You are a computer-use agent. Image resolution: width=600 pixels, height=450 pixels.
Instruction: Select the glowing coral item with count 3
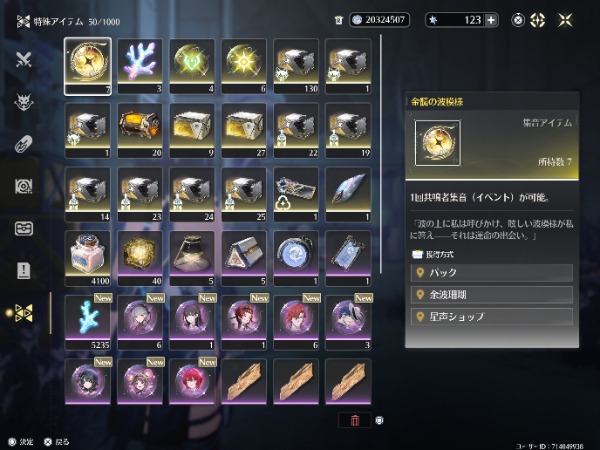coord(139,66)
